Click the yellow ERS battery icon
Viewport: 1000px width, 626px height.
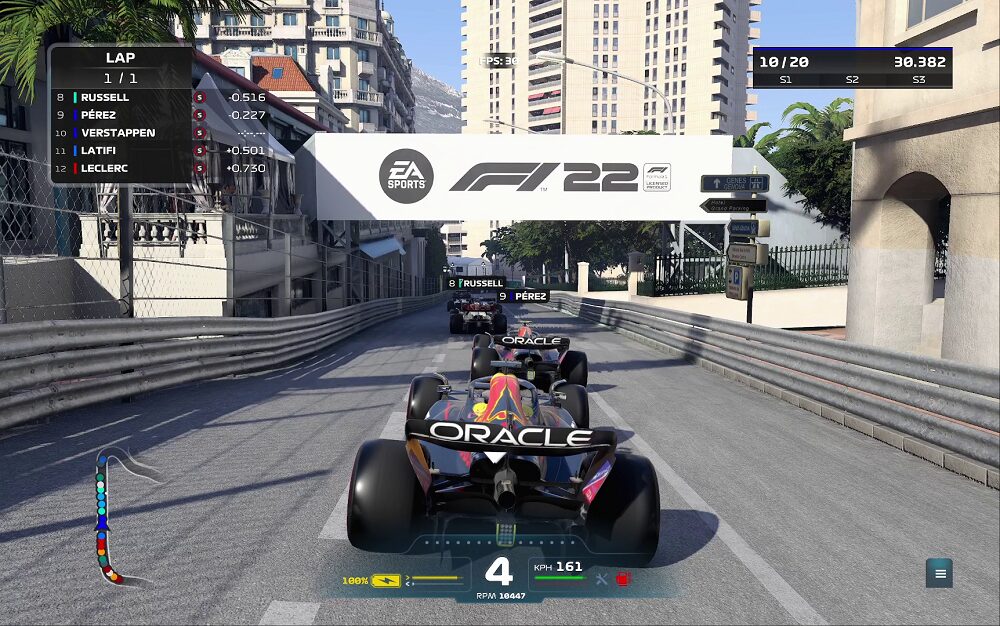point(386,580)
